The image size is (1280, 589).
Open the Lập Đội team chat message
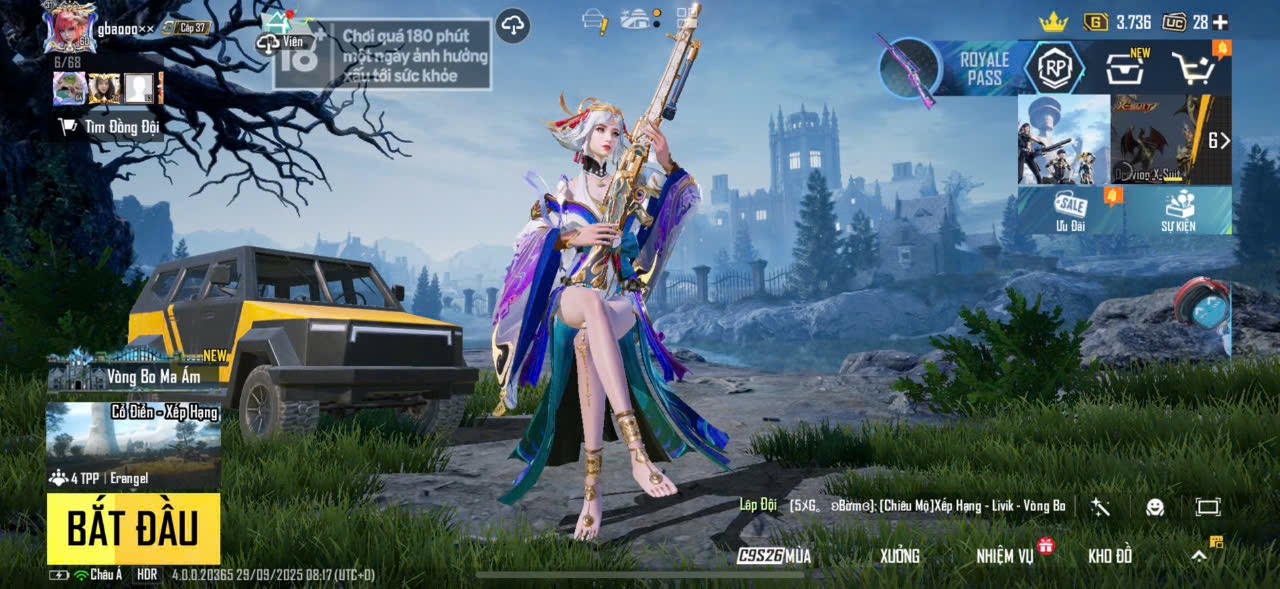(x=900, y=506)
